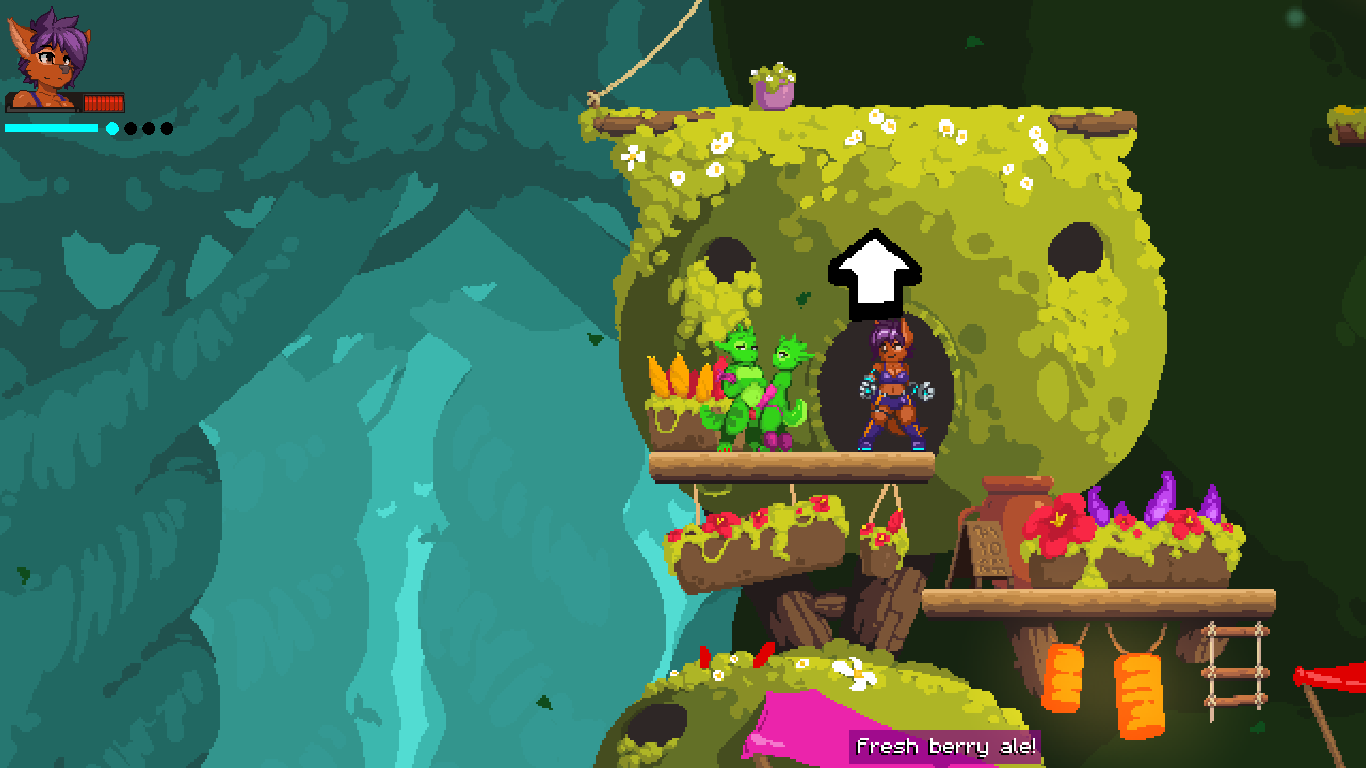Click the first black ability slot dot
Image resolution: width=1366 pixels, height=768 pixels.
131,128
